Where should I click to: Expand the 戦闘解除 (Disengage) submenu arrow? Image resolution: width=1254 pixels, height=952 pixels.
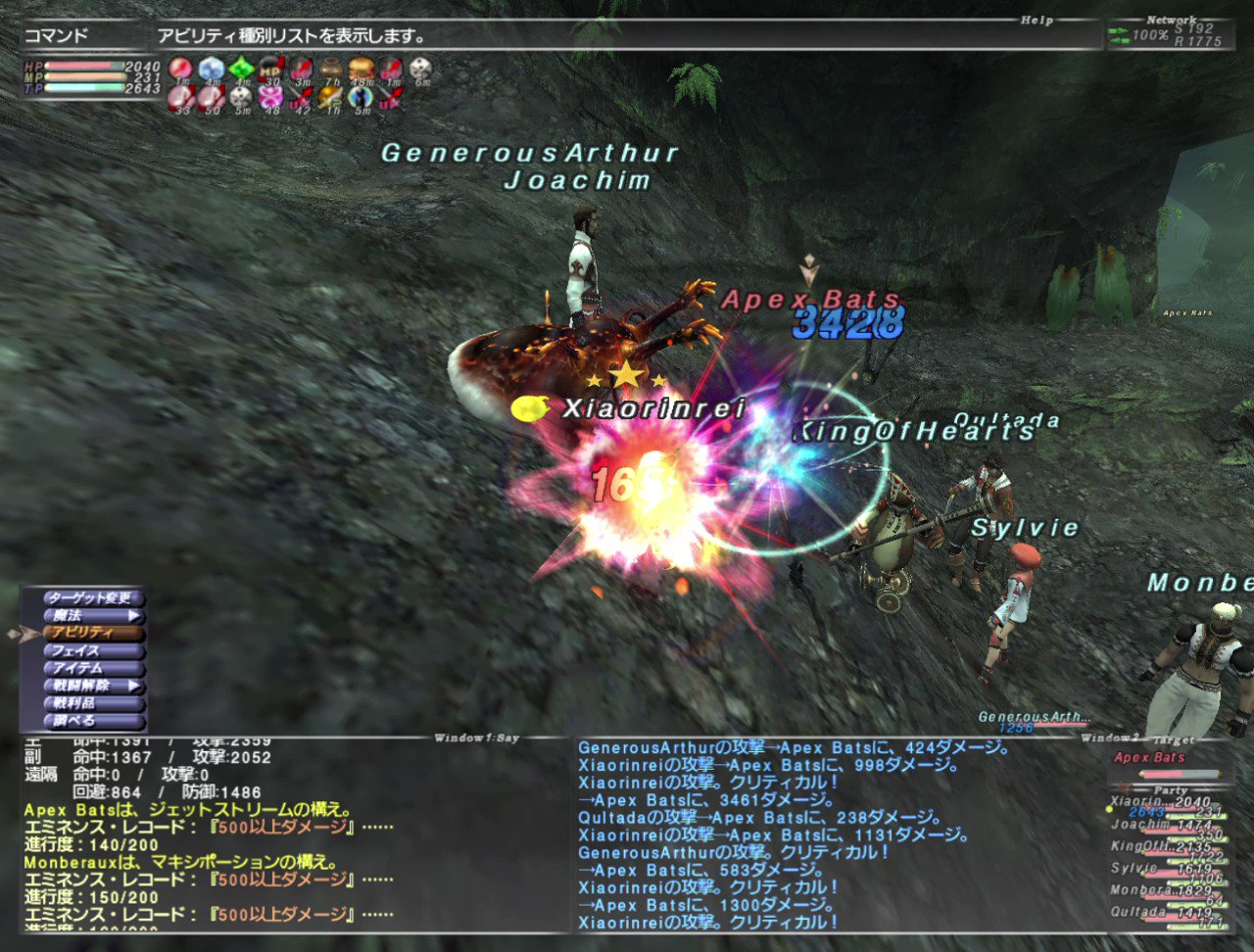(x=137, y=687)
